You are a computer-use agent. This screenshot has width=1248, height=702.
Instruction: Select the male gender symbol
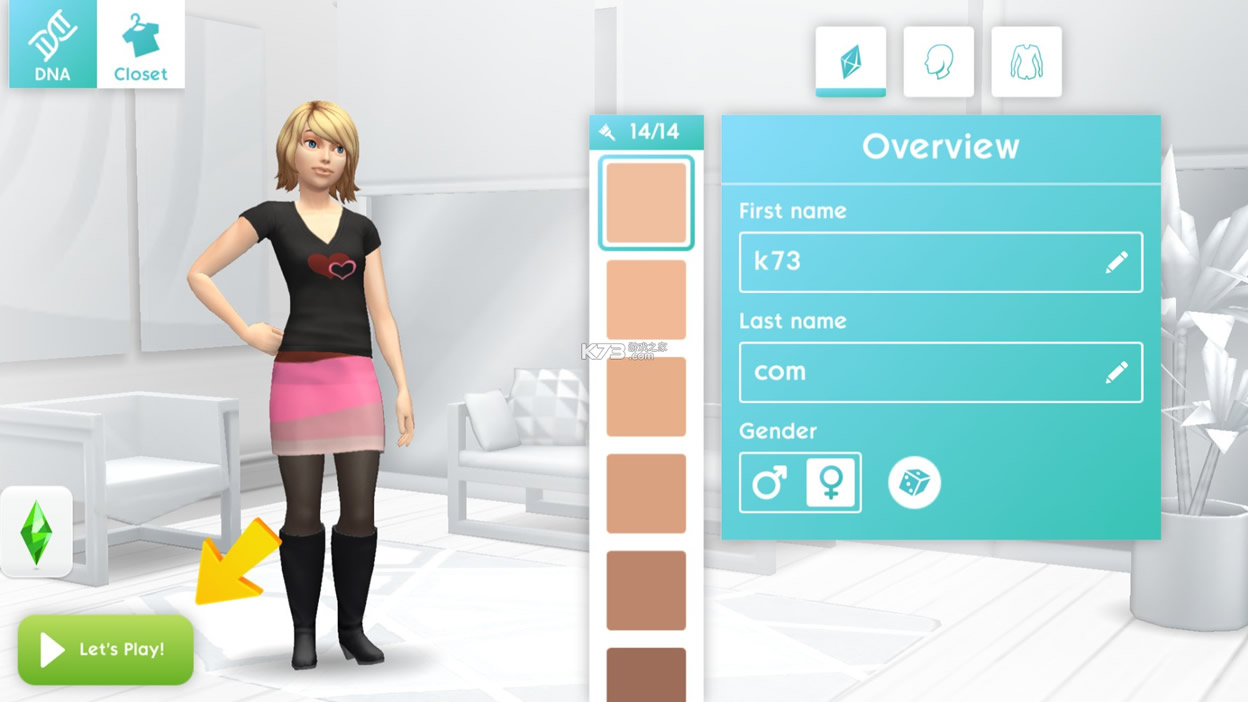coord(769,483)
